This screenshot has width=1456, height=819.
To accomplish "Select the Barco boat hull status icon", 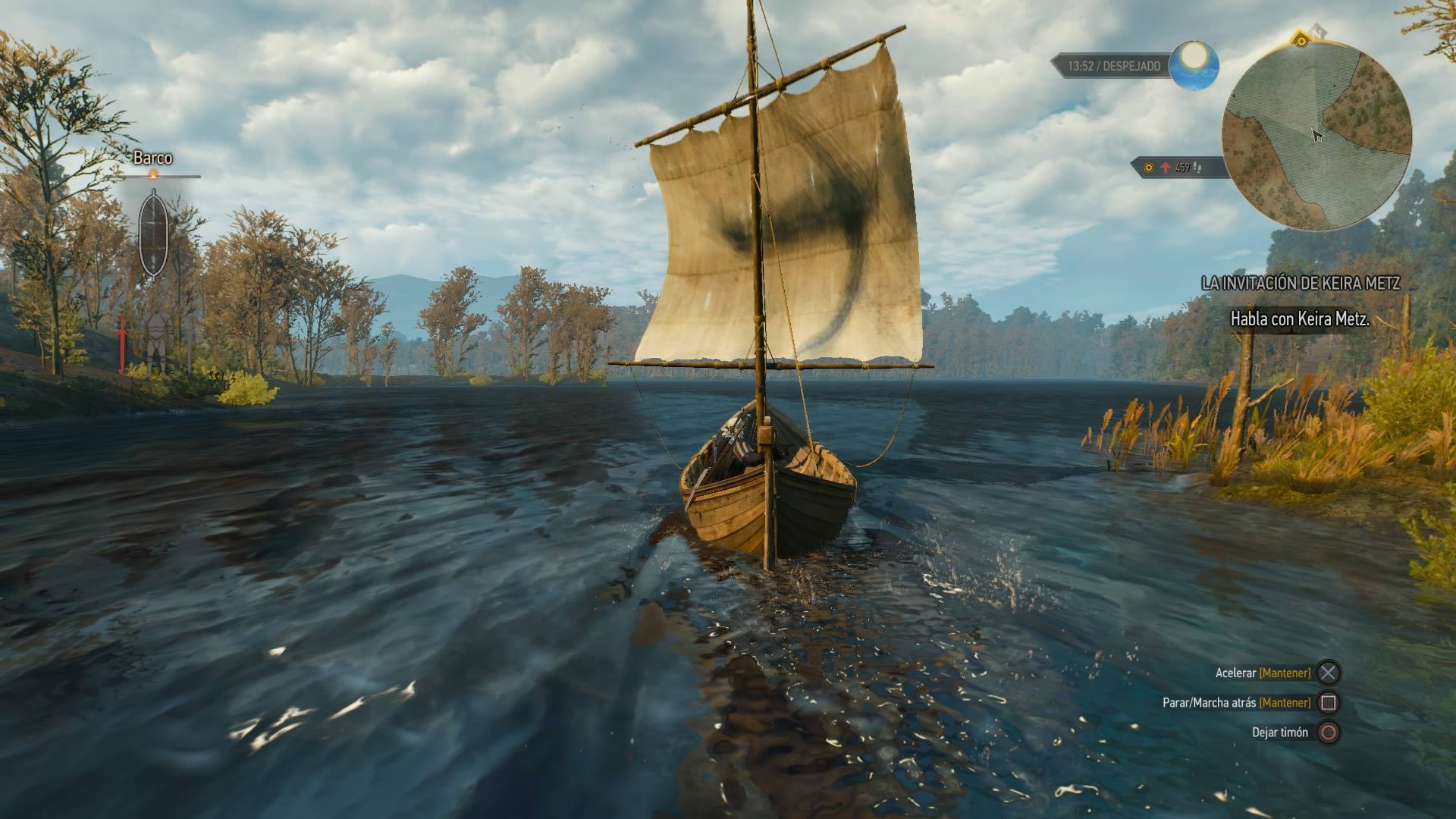I will tap(153, 234).
